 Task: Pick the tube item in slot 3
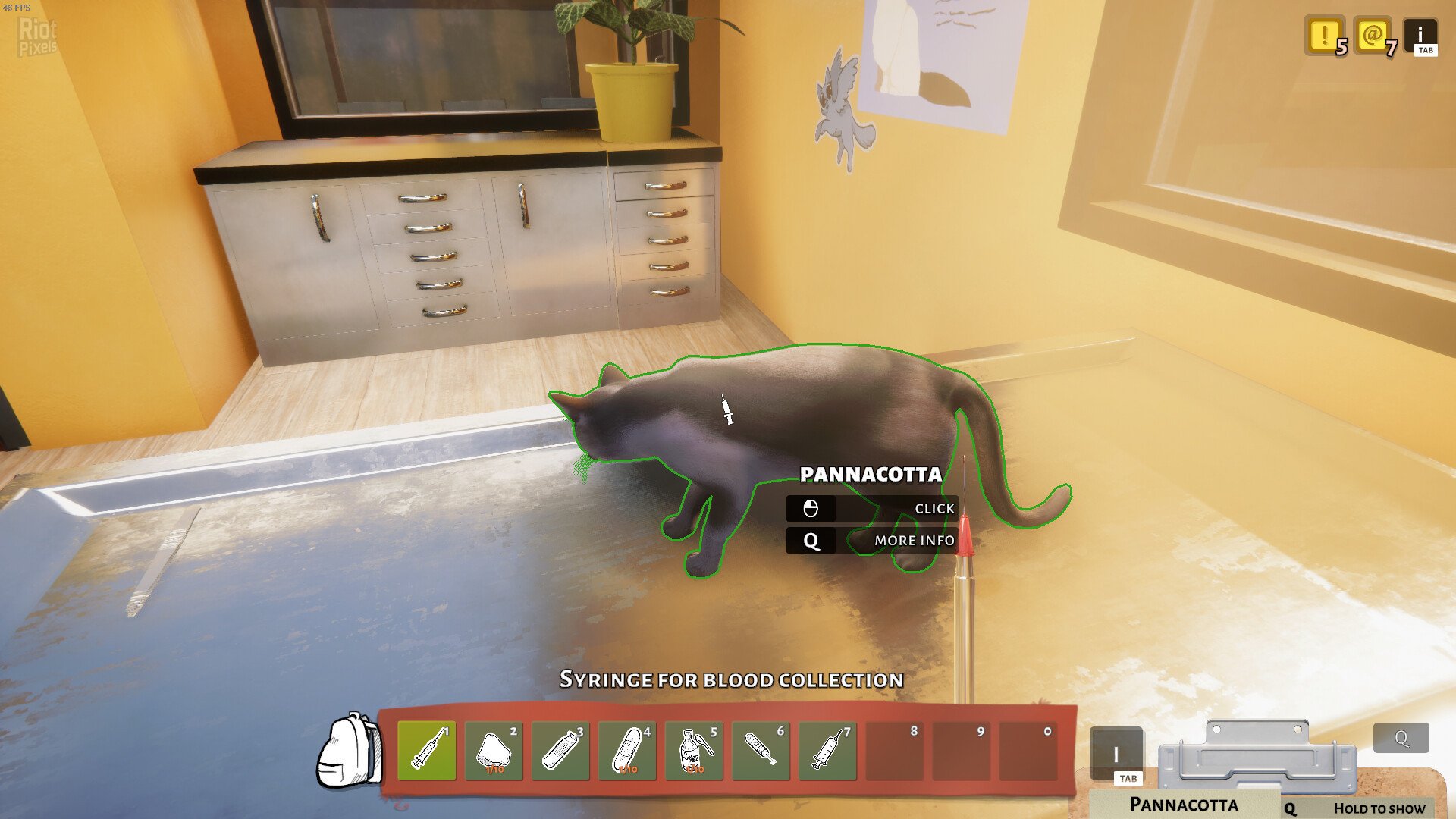click(x=560, y=751)
